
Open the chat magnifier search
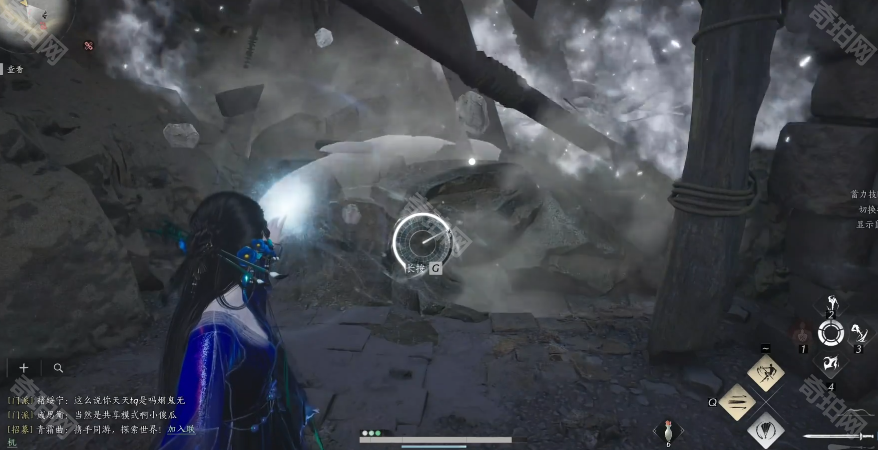[58, 368]
